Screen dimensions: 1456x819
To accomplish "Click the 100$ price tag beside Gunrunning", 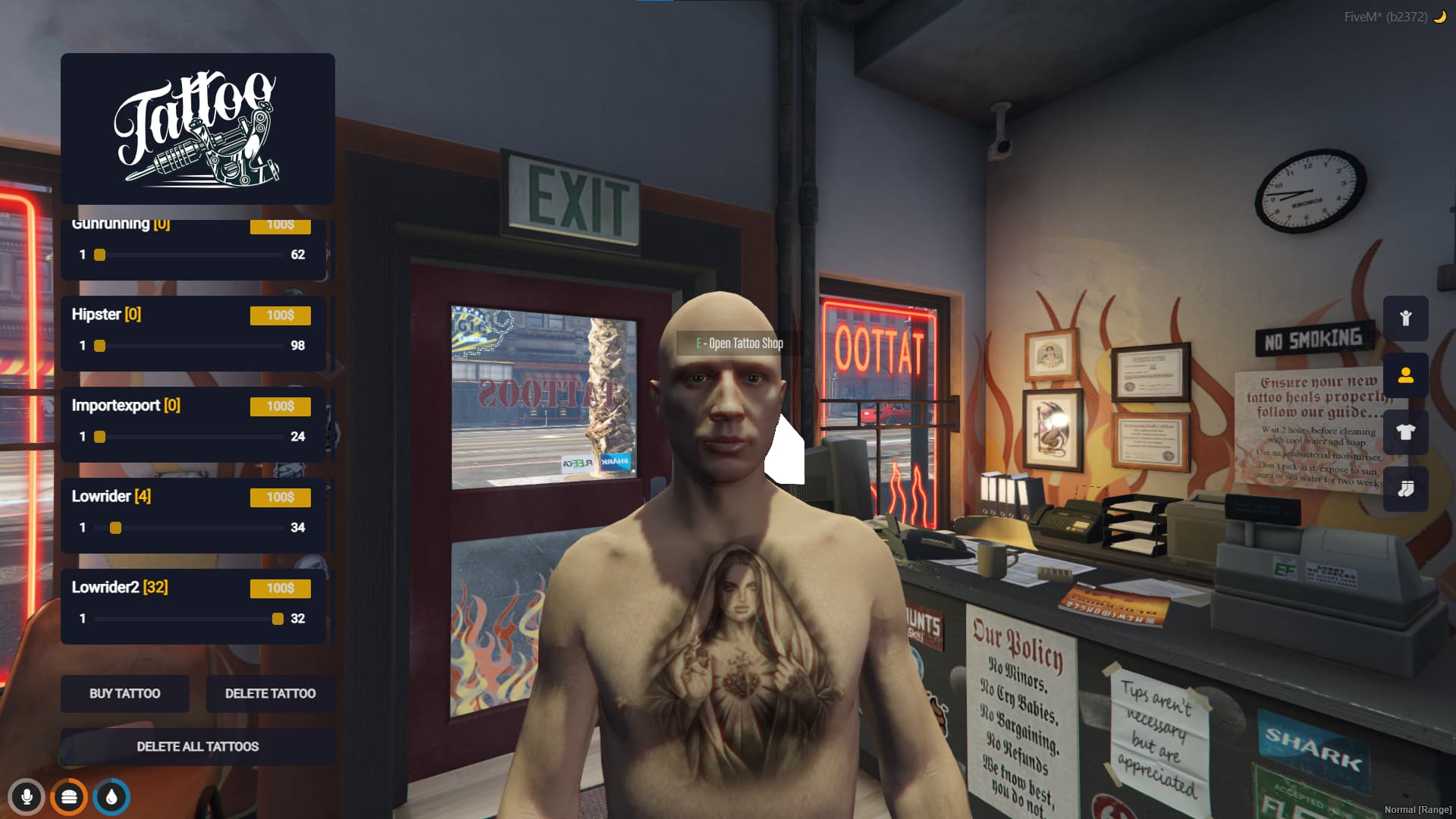I will click(x=280, y=225).
